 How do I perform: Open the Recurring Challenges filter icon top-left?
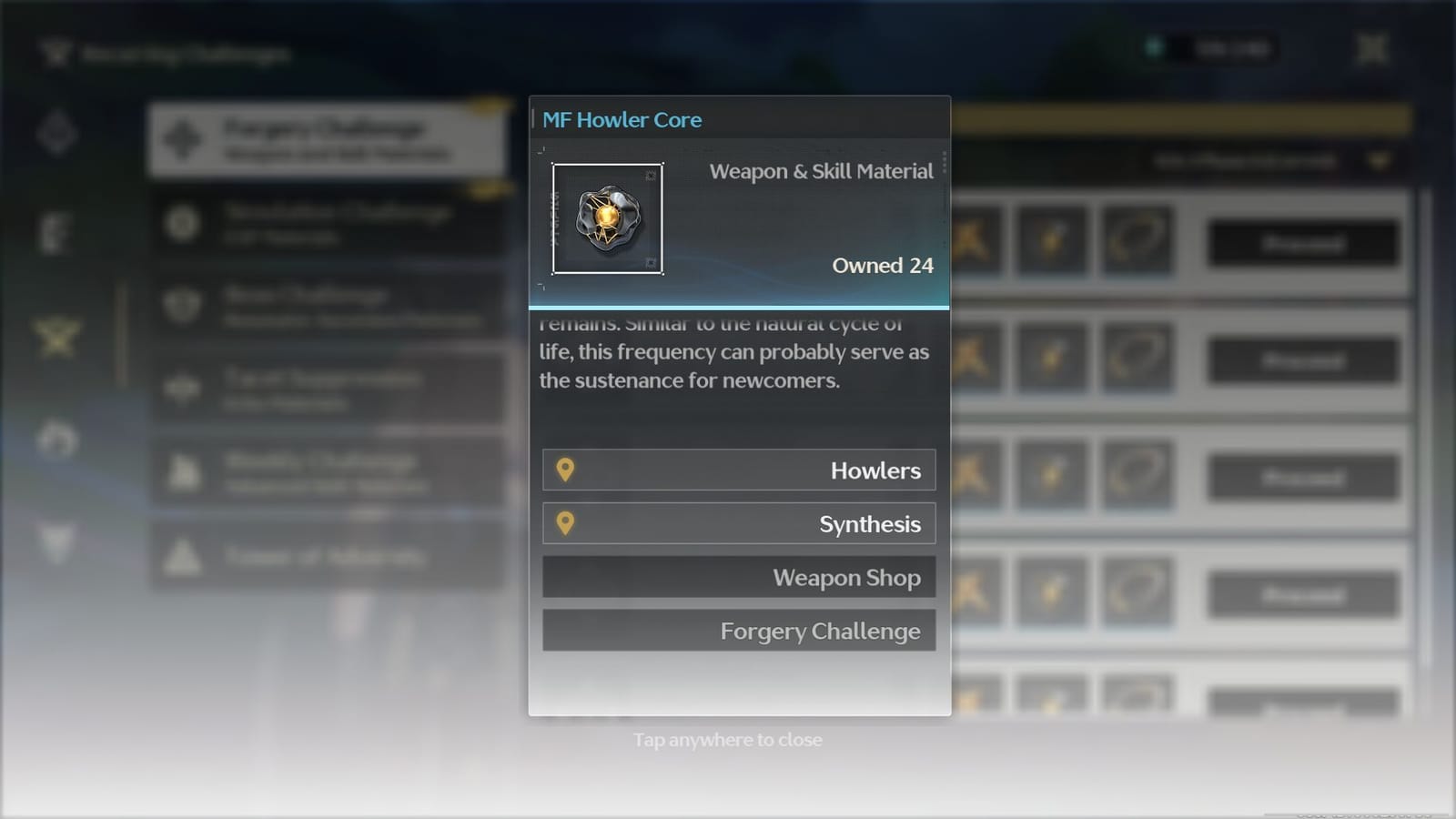(56, 53)
